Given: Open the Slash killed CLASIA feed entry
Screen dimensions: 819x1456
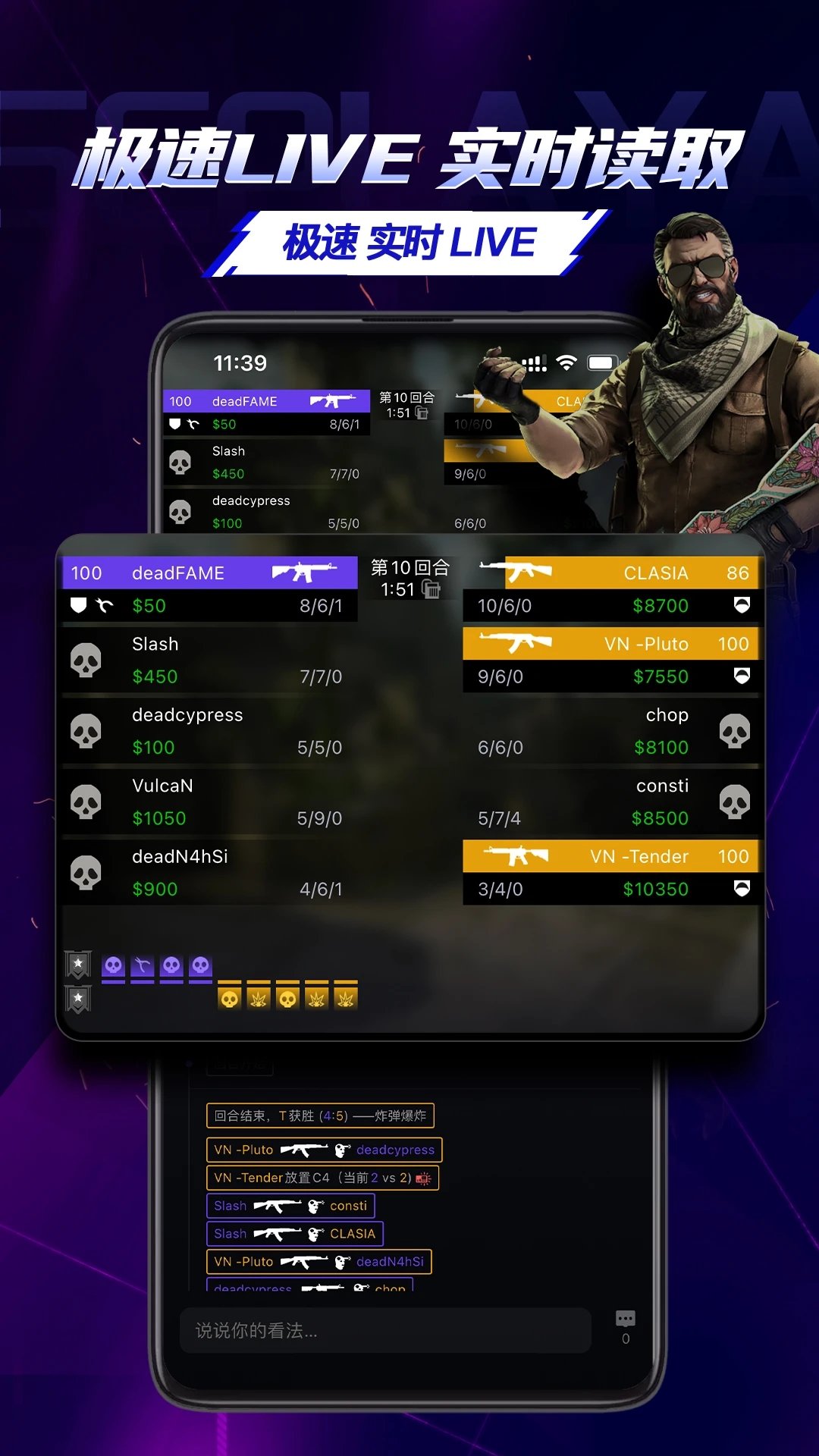Looking at the screenshot, I should click(294, 1234).
